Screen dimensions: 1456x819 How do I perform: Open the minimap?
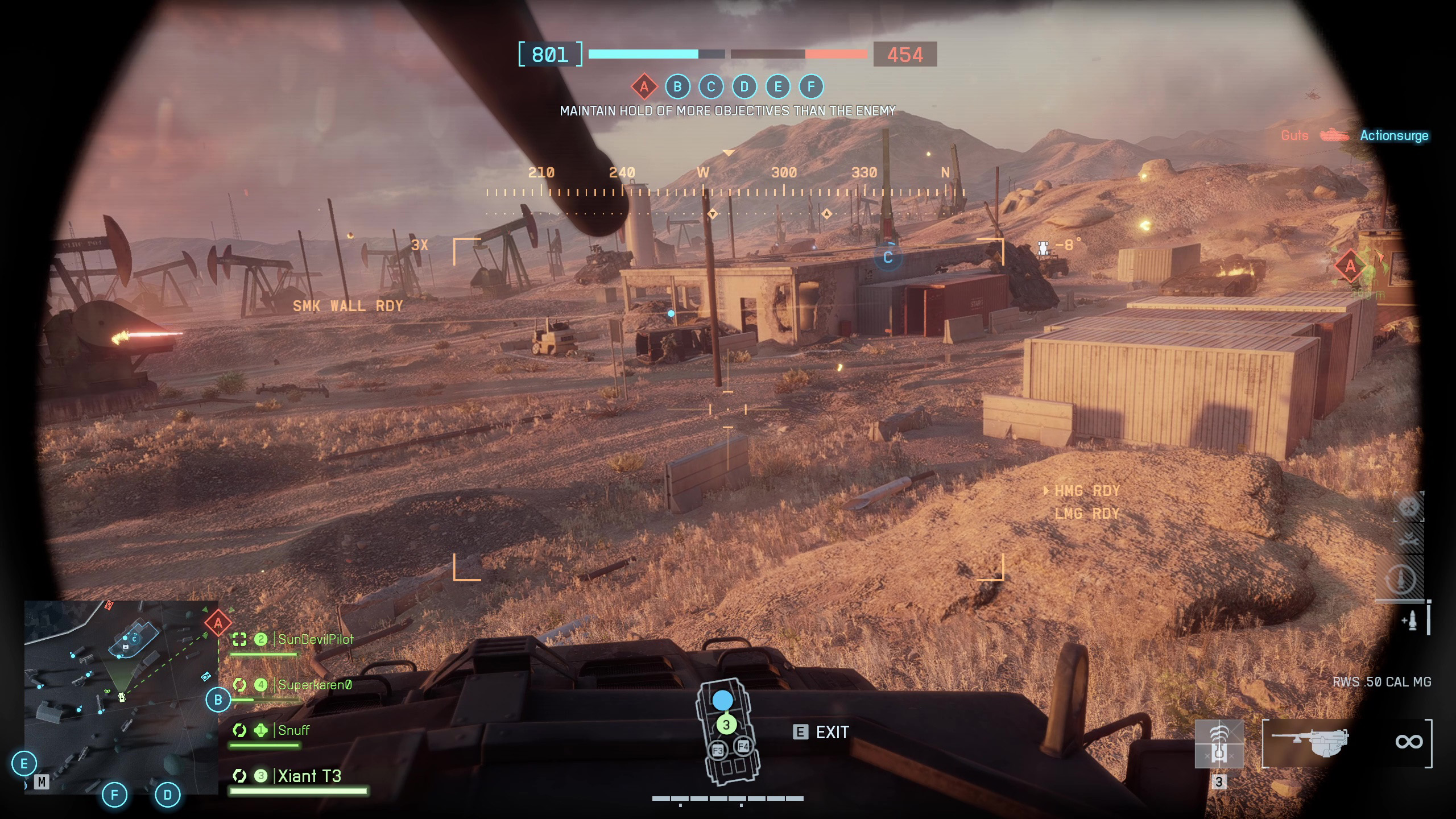click(121, 697)
